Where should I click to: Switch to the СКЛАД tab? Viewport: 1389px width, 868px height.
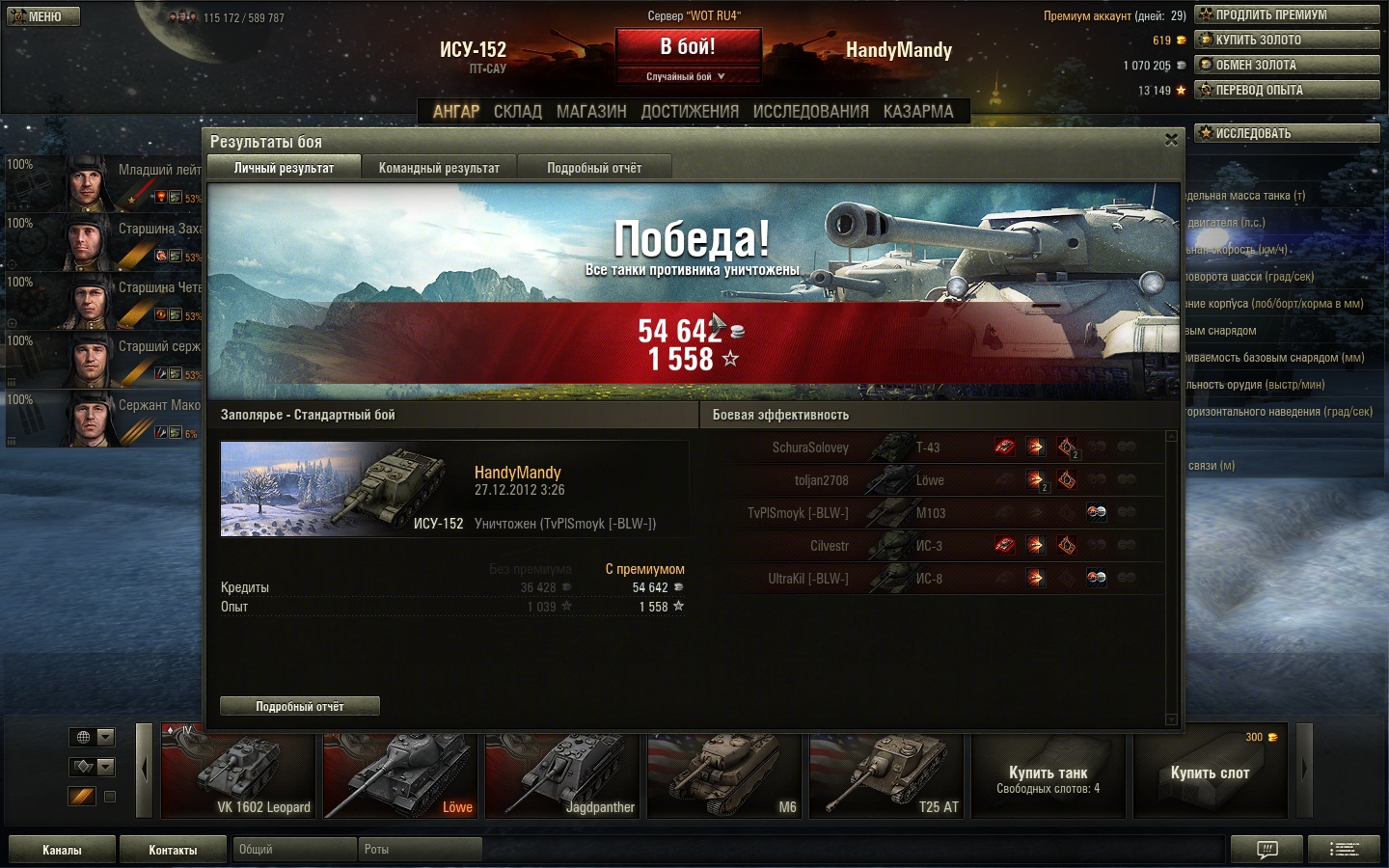[x=518, y=112]
